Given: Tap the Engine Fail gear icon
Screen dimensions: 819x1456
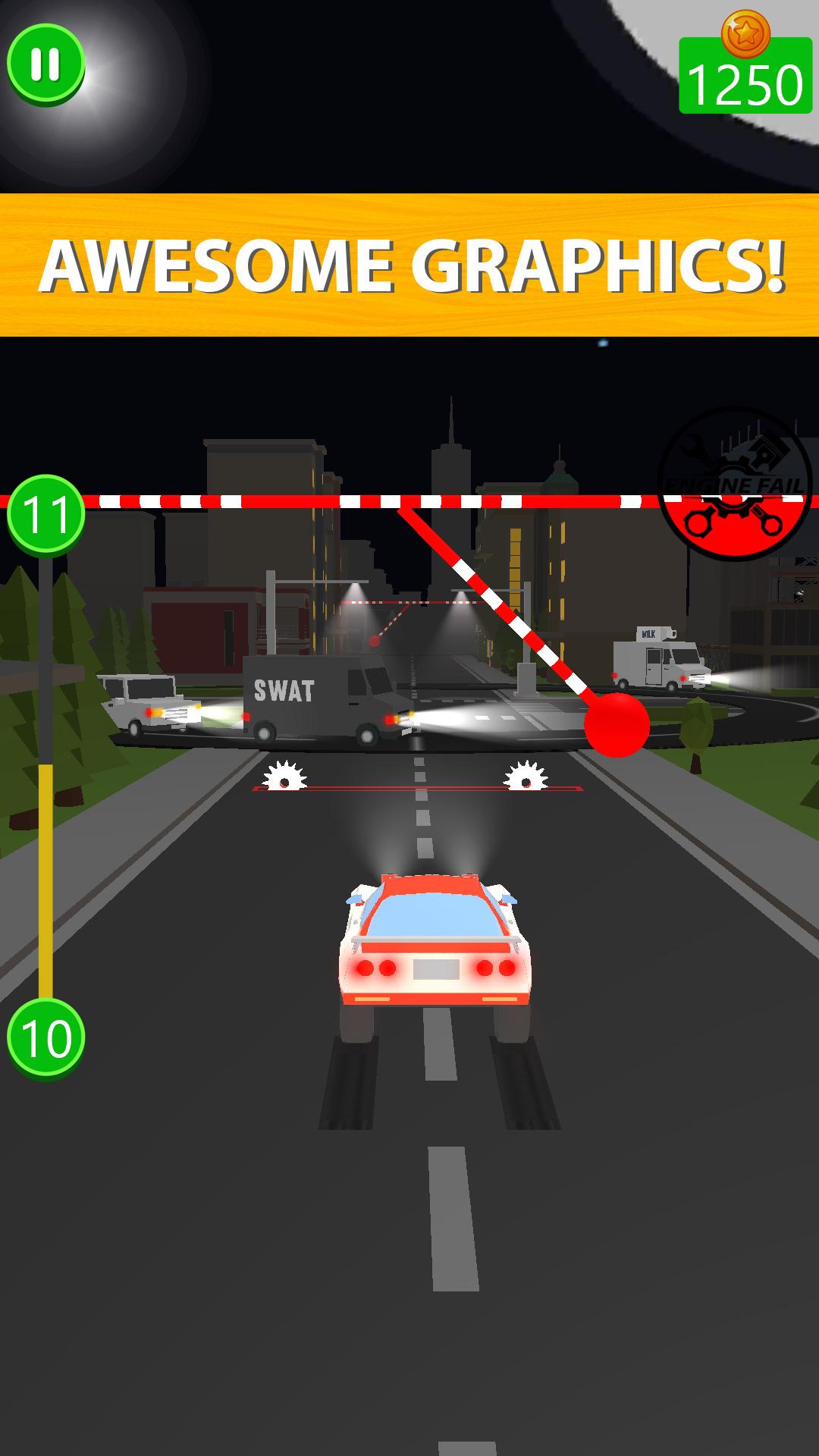Looking at the screenshot, I should click(734, 484).
